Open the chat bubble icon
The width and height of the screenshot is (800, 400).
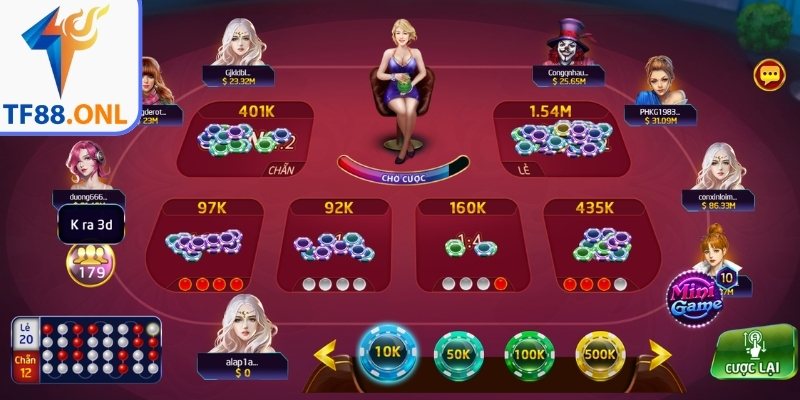768,74
